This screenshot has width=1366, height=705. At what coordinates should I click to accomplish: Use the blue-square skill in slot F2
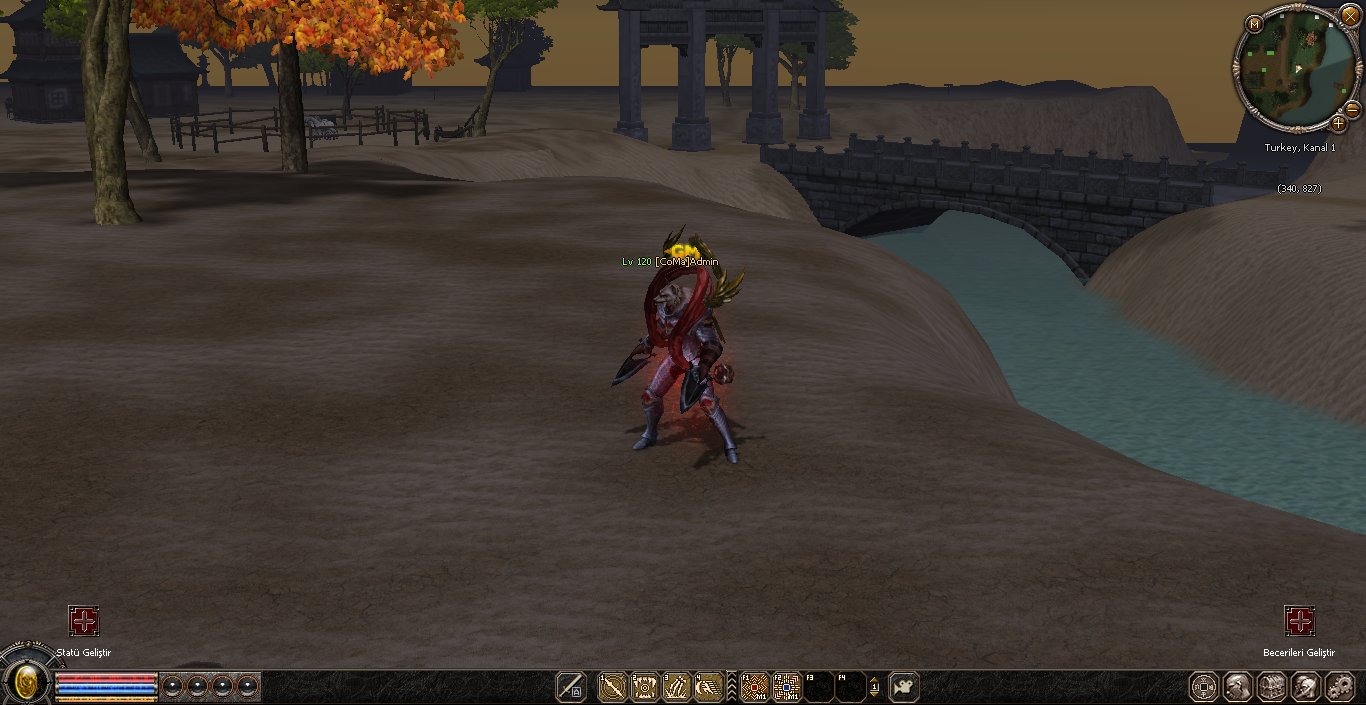[x=787, y=687]
